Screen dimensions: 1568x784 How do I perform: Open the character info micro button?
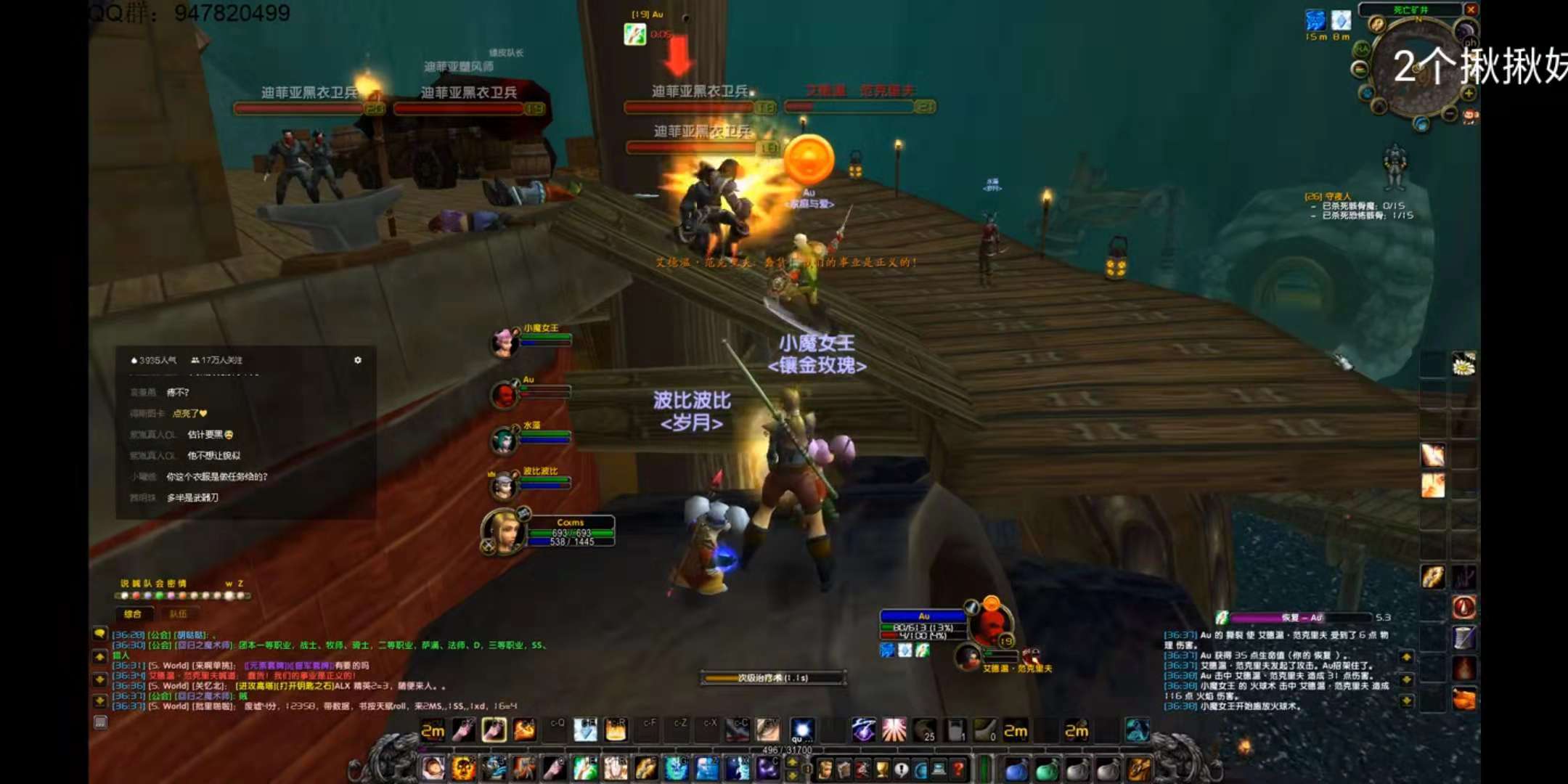click(825, 769)
